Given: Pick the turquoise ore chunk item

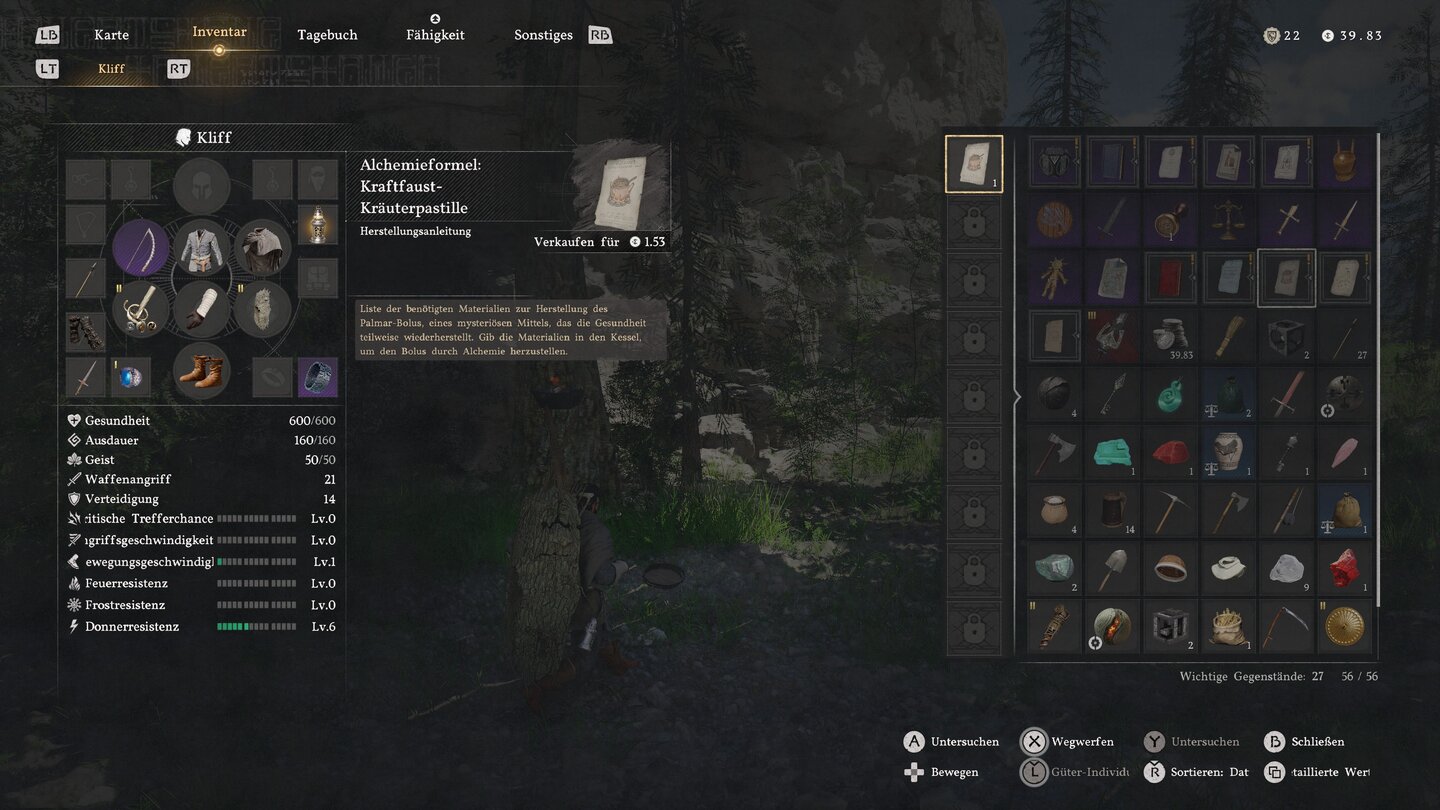Looking at the screenshot, I should pos(1112,452).
